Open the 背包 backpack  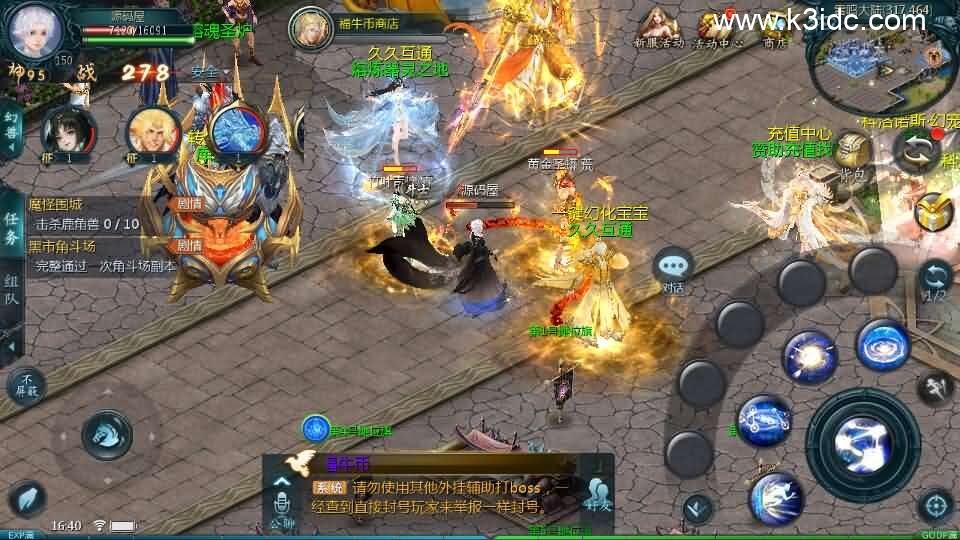[x=853, y=154]
